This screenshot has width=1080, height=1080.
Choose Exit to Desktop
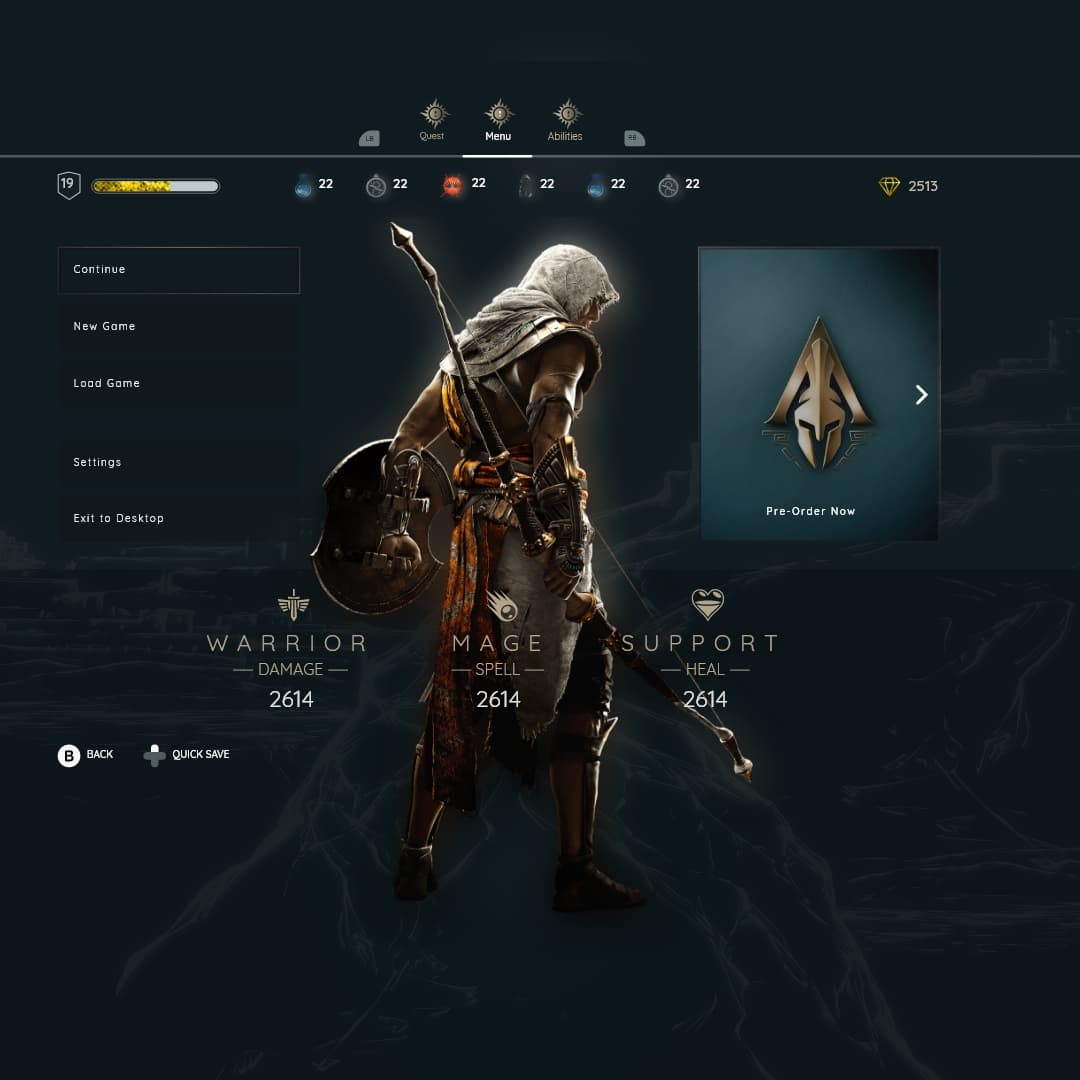tap(178, 519)
